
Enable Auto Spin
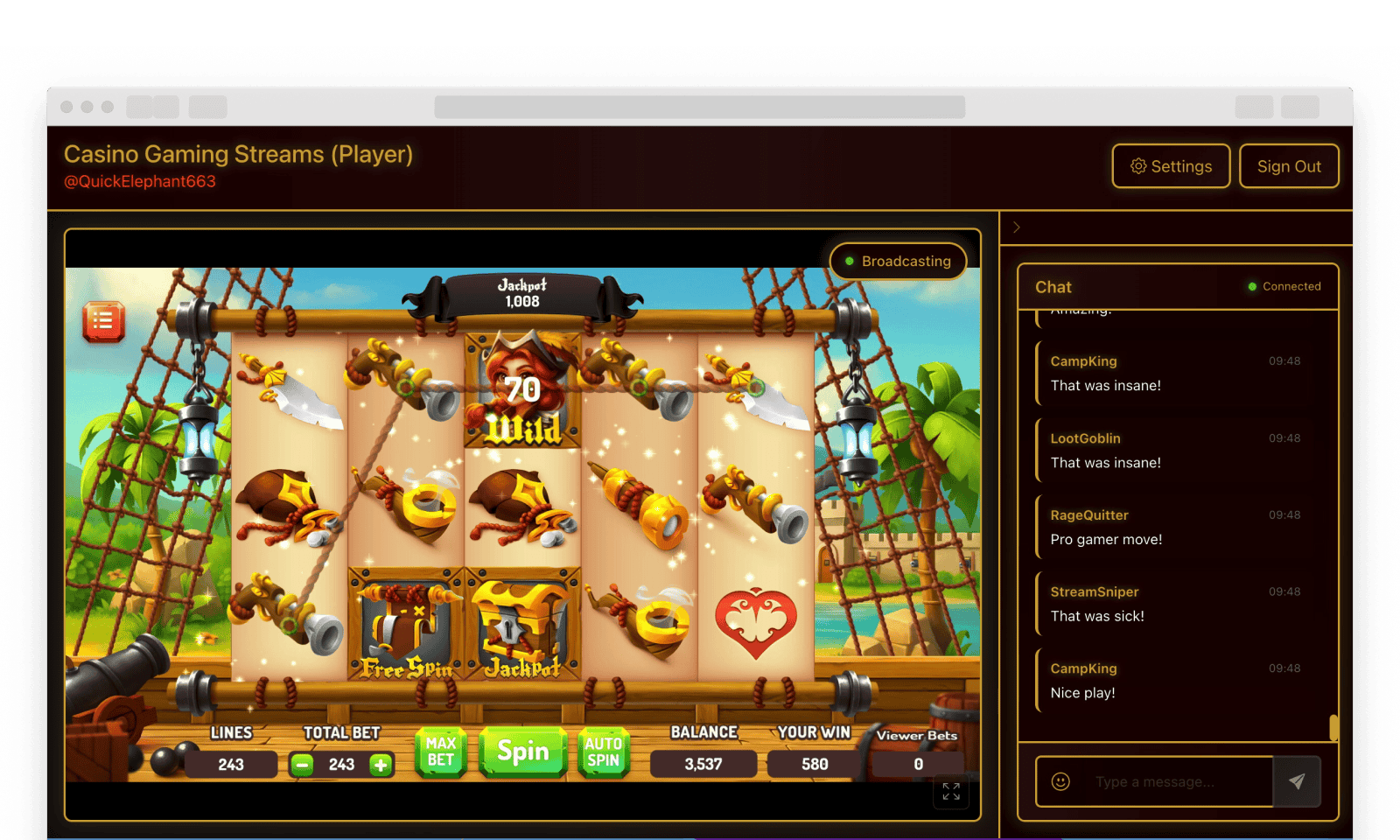coord(603,751)
